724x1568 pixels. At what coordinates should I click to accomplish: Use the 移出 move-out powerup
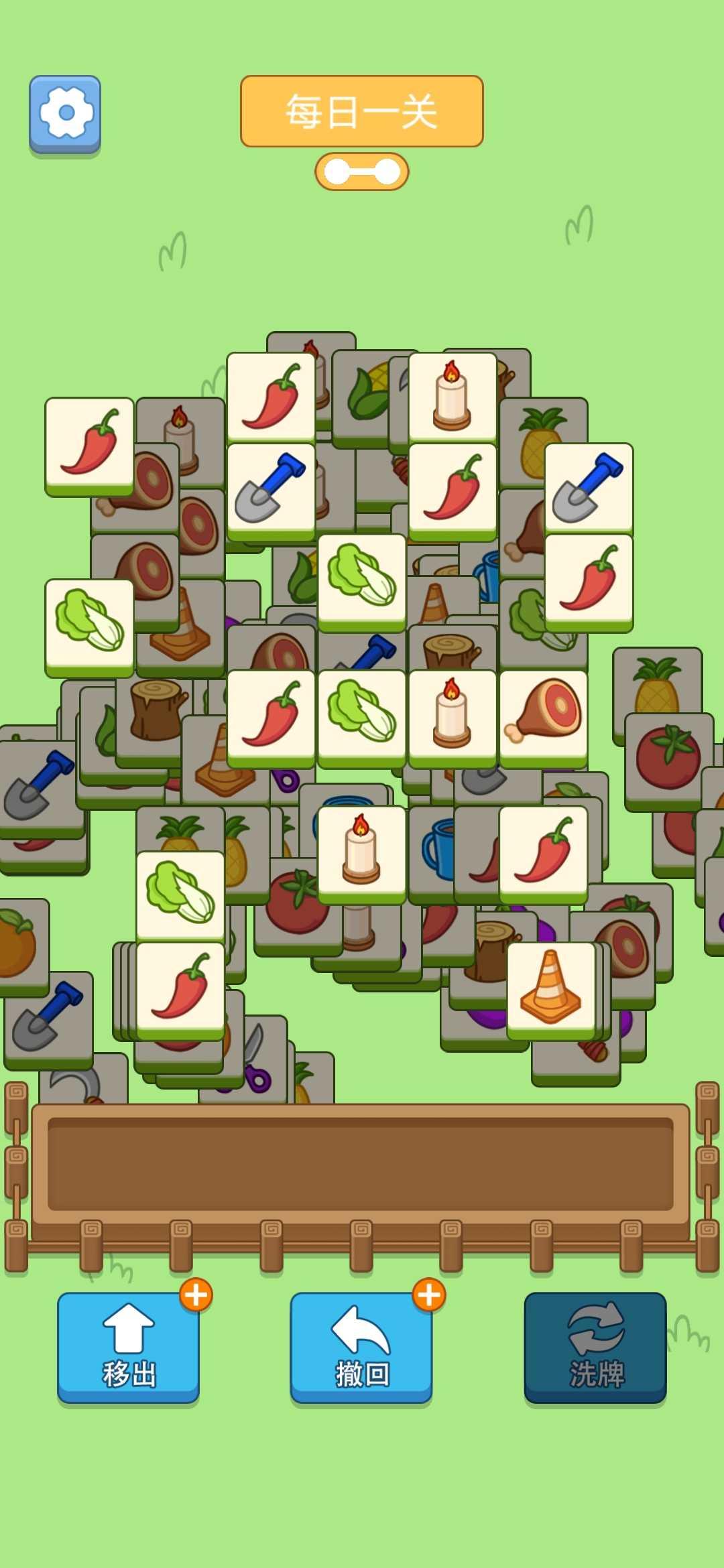[128, 1346]
